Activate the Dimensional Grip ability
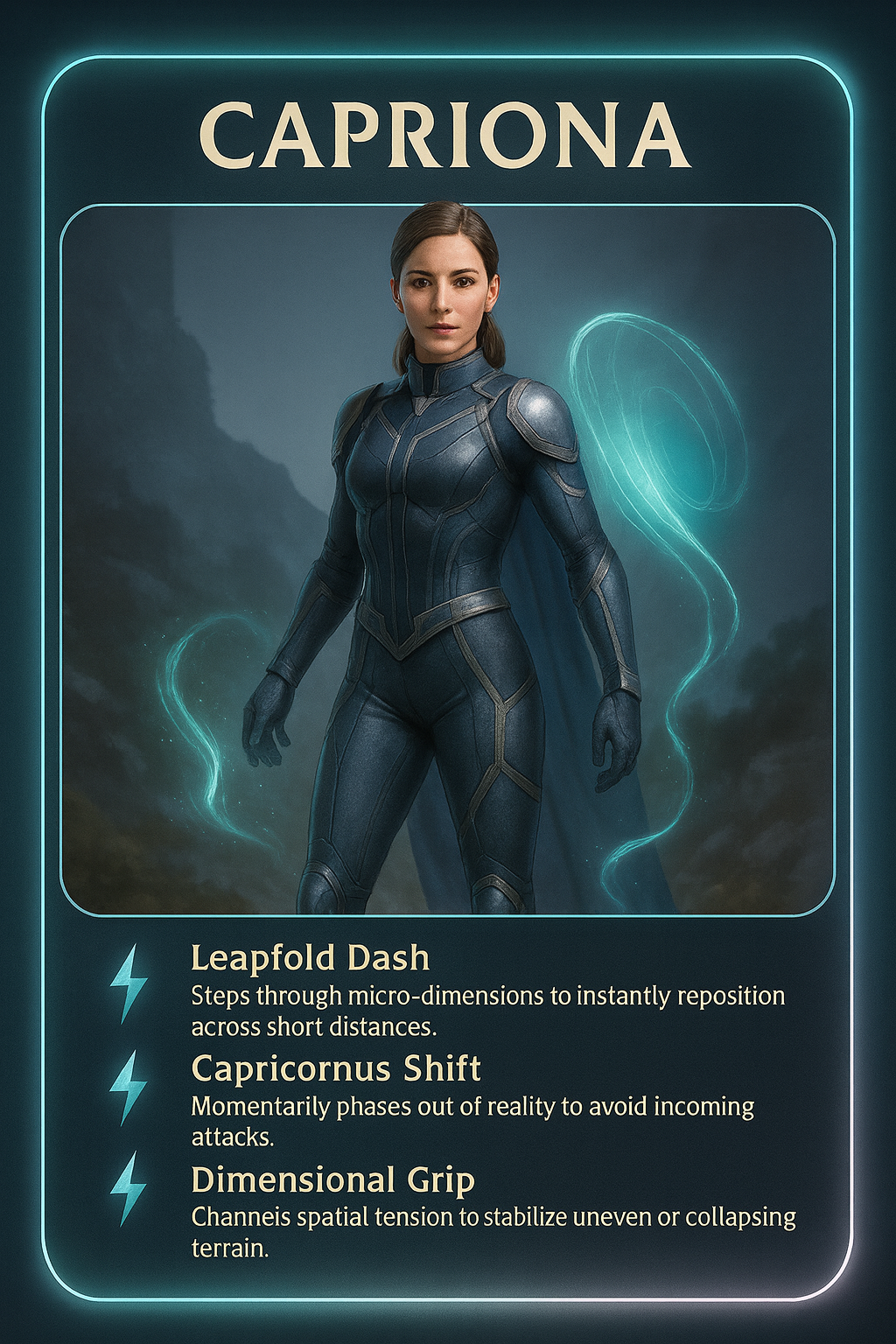 point(332,1180)
